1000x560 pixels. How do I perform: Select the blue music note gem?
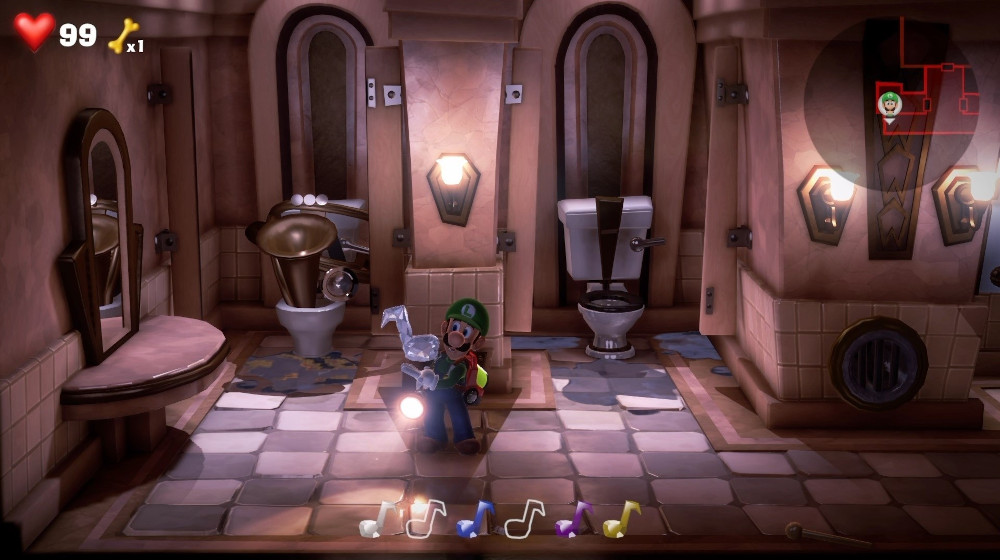pos(474,519)
